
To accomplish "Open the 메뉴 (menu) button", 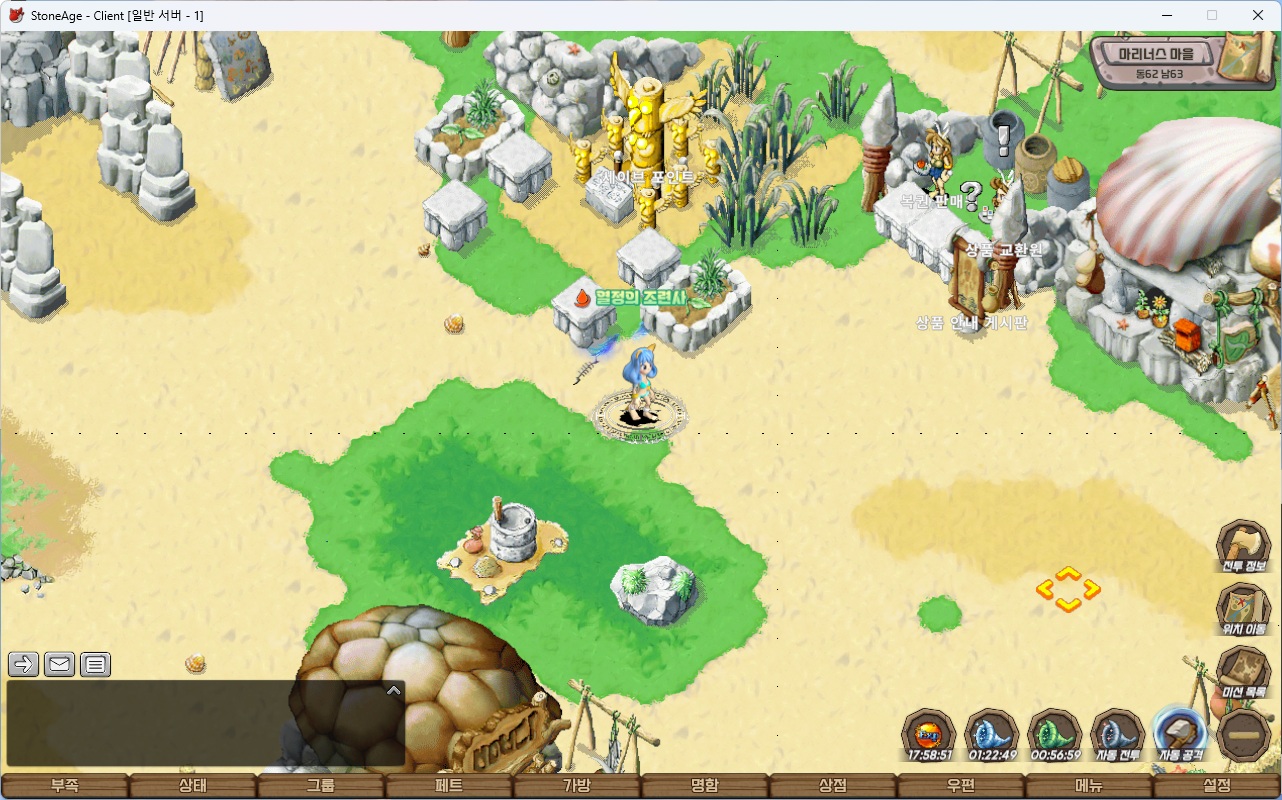I will pyautogui.click(x=1089, y=786).
